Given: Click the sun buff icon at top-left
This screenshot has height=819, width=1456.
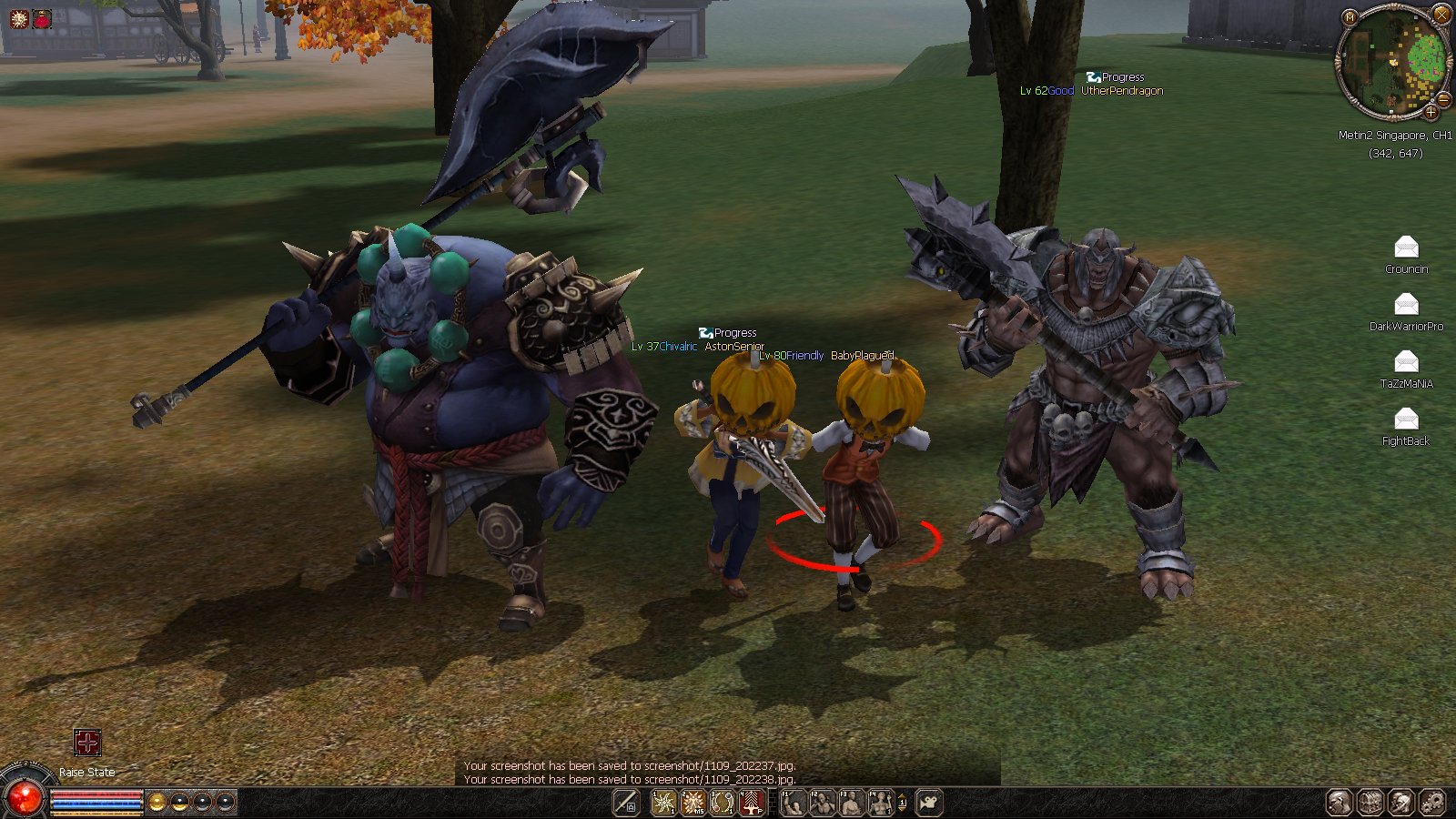Looking at the screenshot, I should pyautogui.click(x=18, y=18).
